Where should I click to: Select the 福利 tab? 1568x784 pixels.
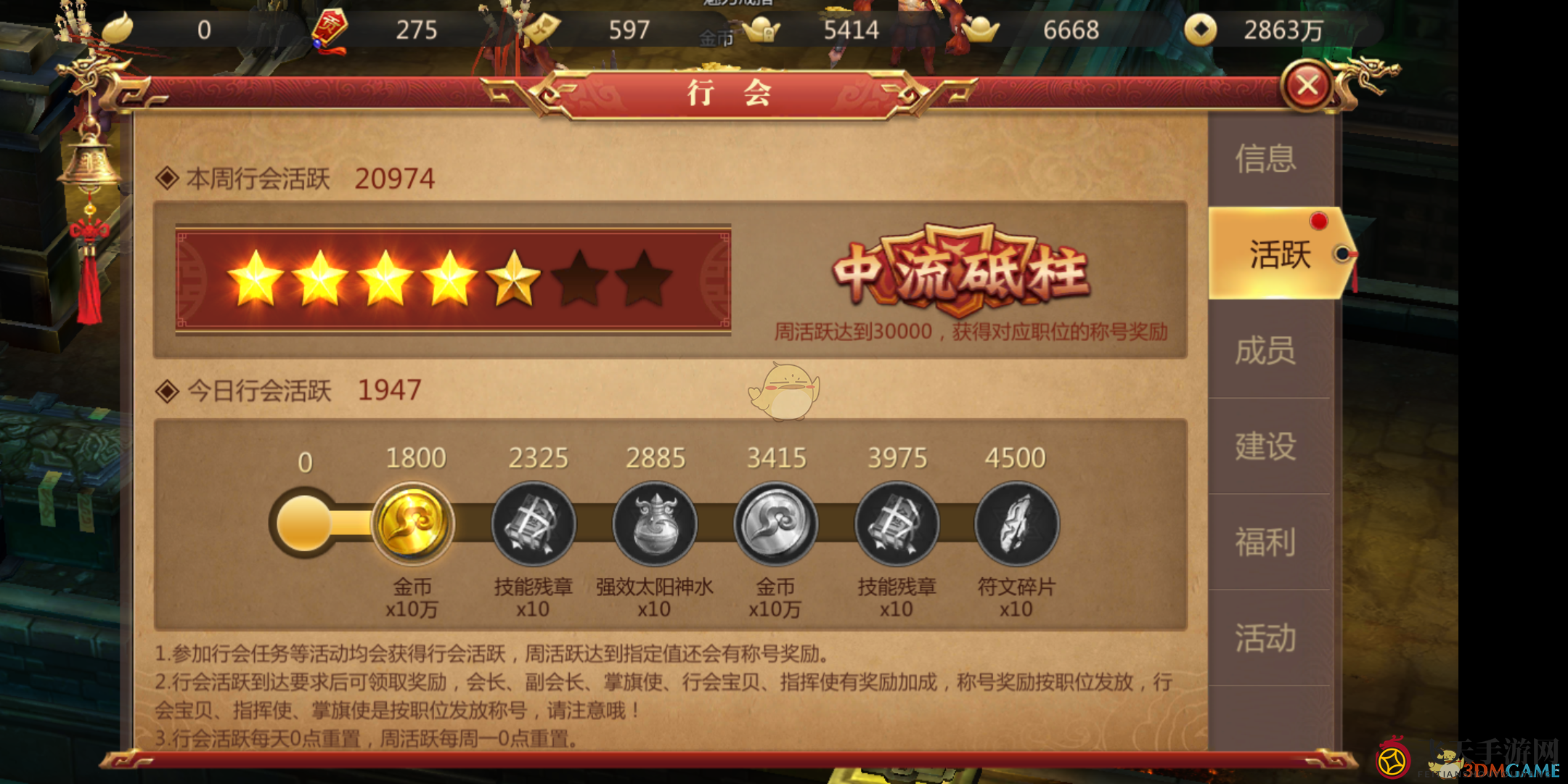click(1265, 542)
